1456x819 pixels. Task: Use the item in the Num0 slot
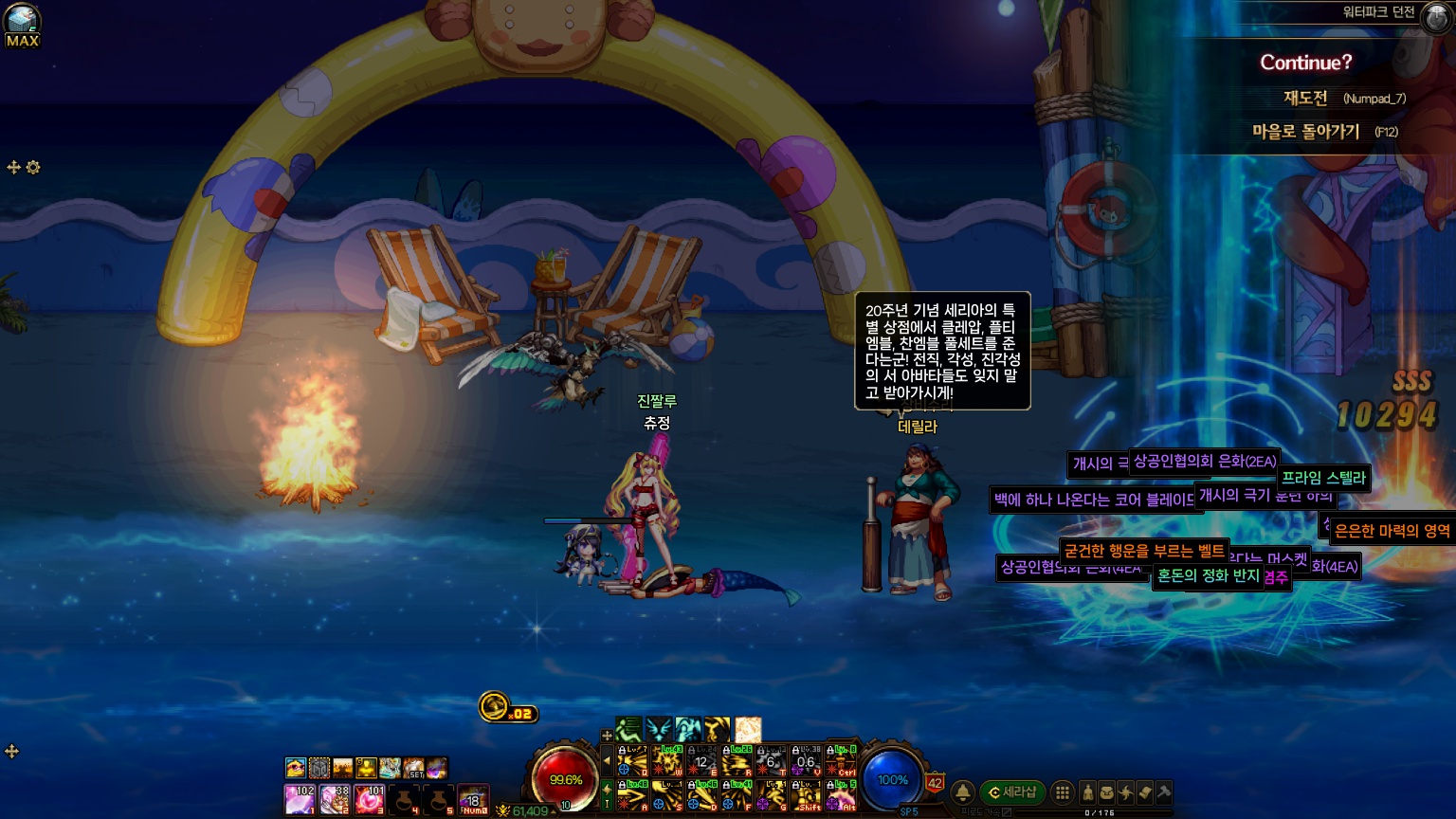click(473, 799)
